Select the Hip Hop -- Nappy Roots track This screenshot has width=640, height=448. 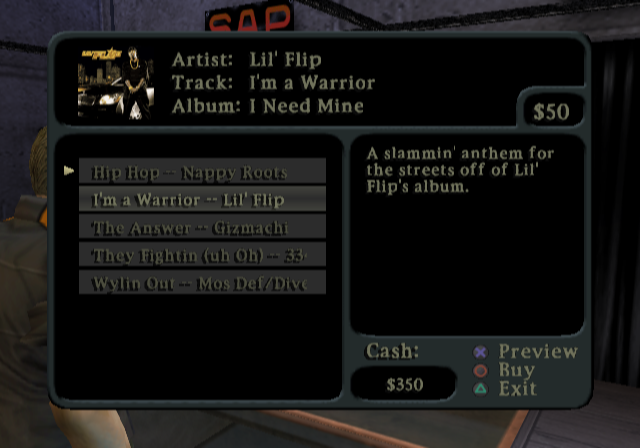pyautogui.click(x=202, y=172)
